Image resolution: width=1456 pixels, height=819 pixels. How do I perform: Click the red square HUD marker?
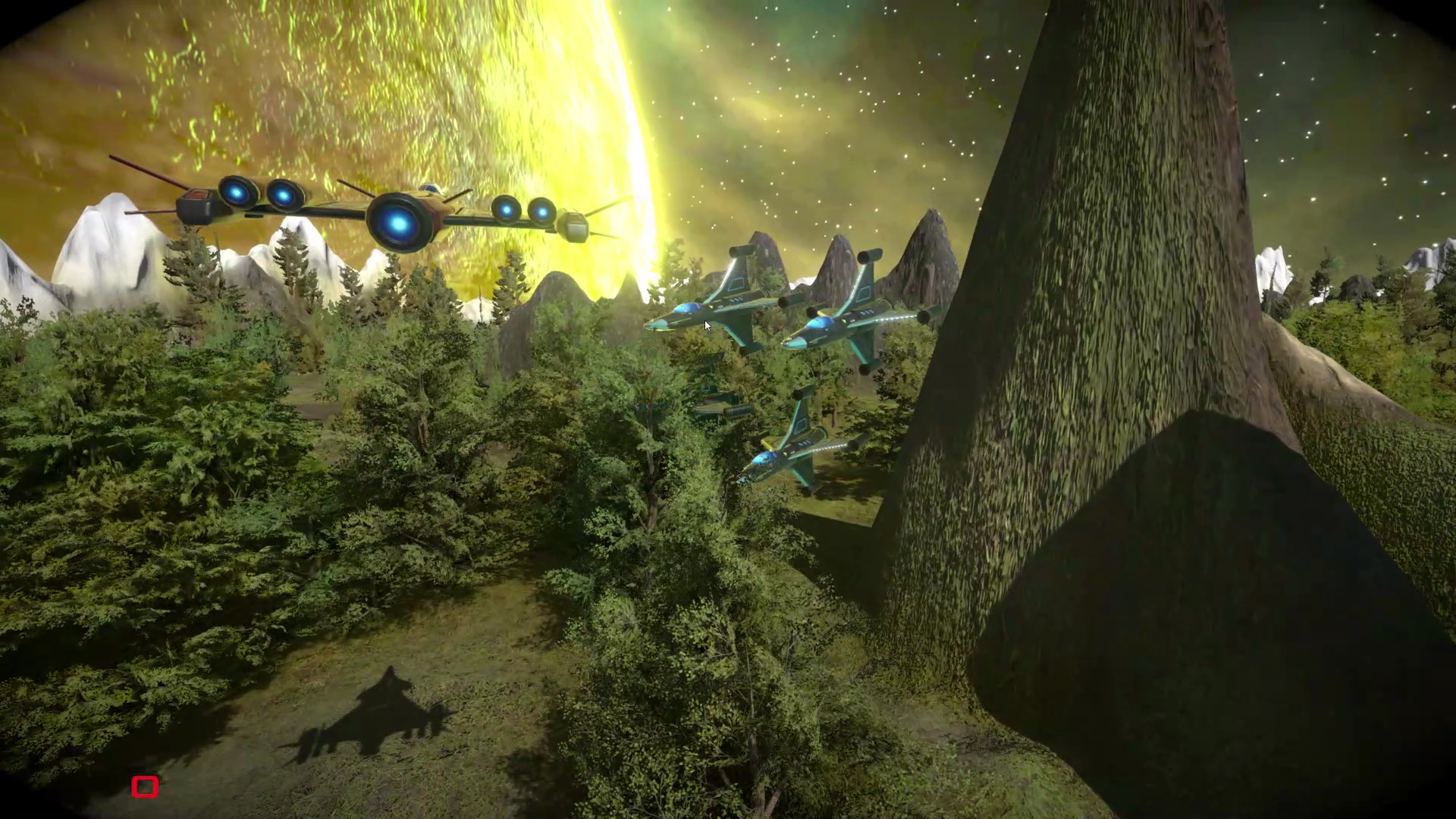[145, 786]
